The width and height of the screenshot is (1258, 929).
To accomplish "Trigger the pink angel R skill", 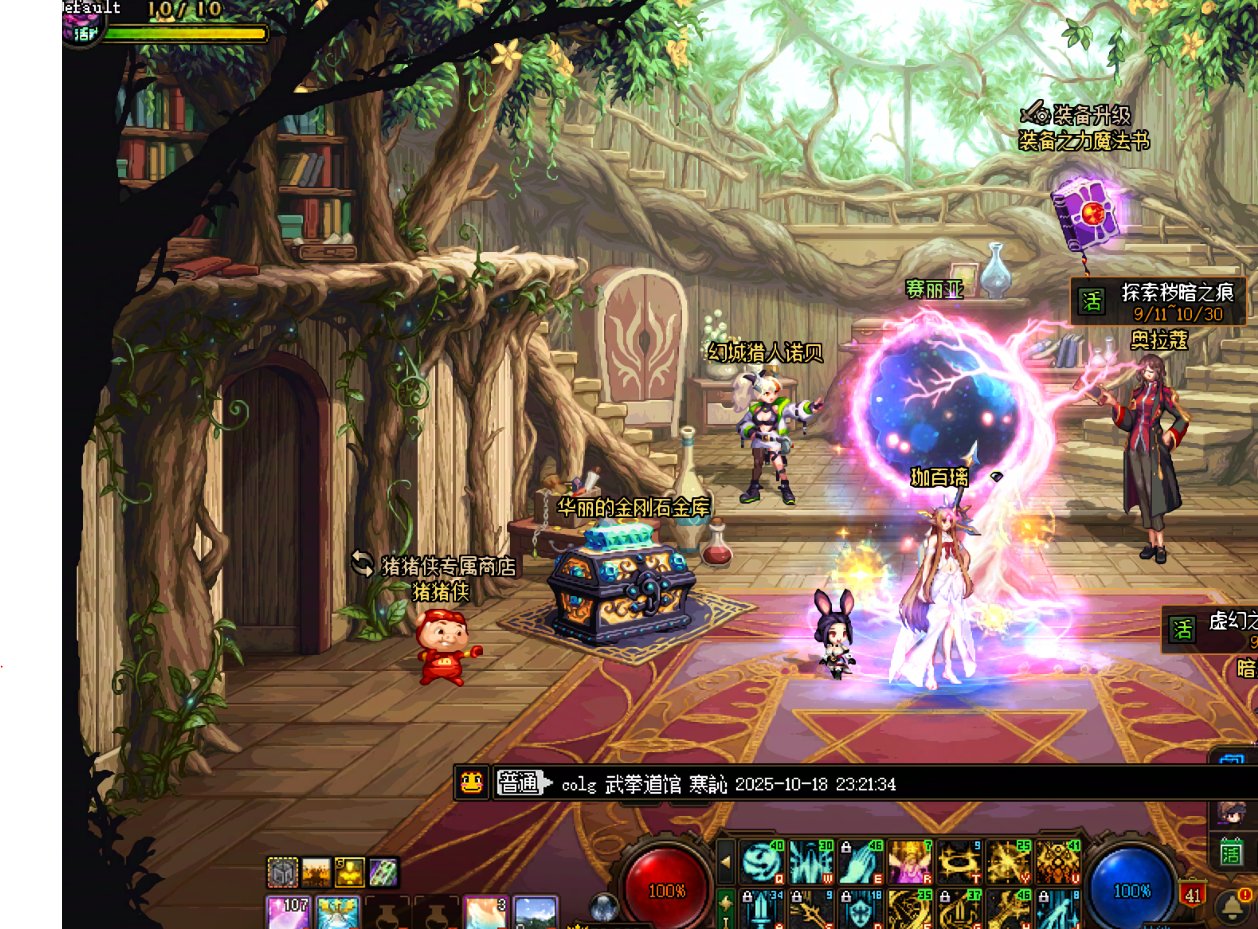I will (909, 861).
